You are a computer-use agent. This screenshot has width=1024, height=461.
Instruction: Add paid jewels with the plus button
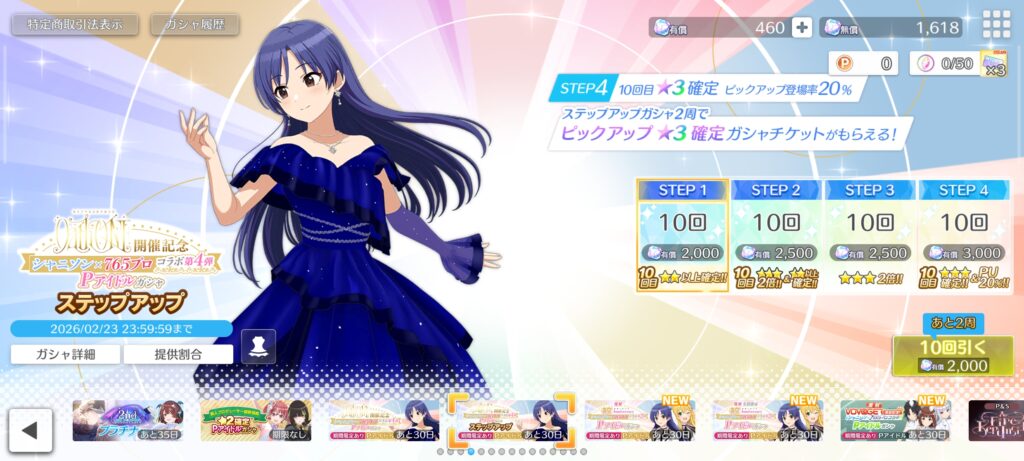coord(801,28)
